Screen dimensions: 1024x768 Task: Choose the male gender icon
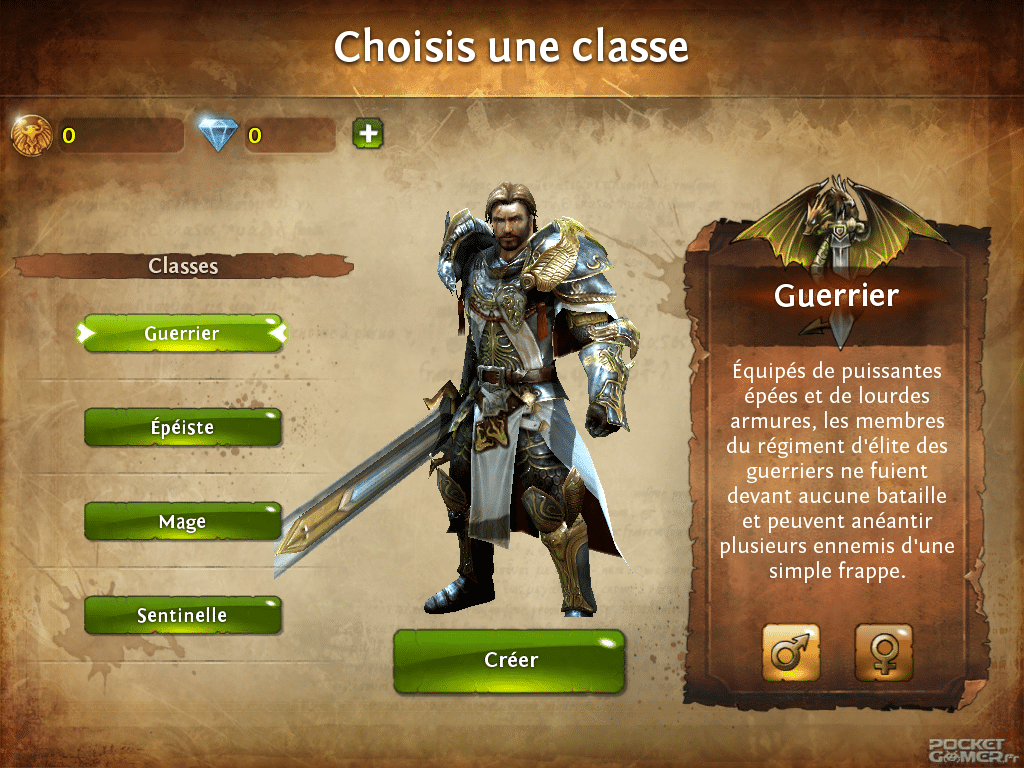click(791, 652)
